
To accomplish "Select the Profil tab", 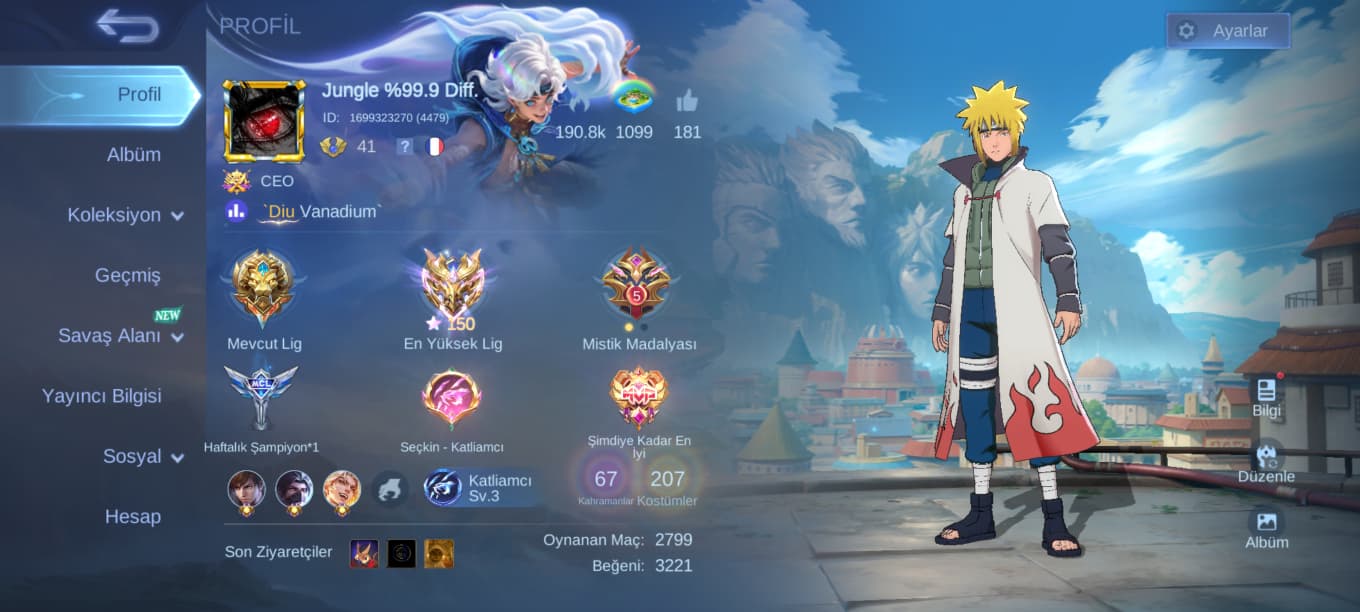I will point(138,95).
